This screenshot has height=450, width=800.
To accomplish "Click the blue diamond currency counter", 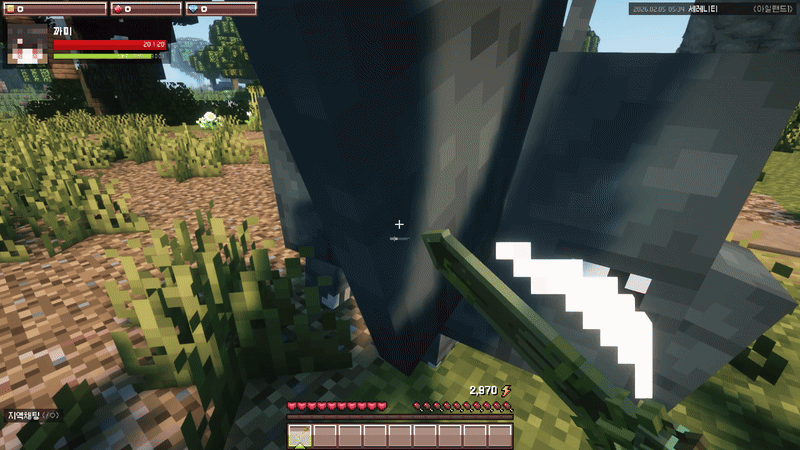I will pyautogui.click(x=221, y=9).
